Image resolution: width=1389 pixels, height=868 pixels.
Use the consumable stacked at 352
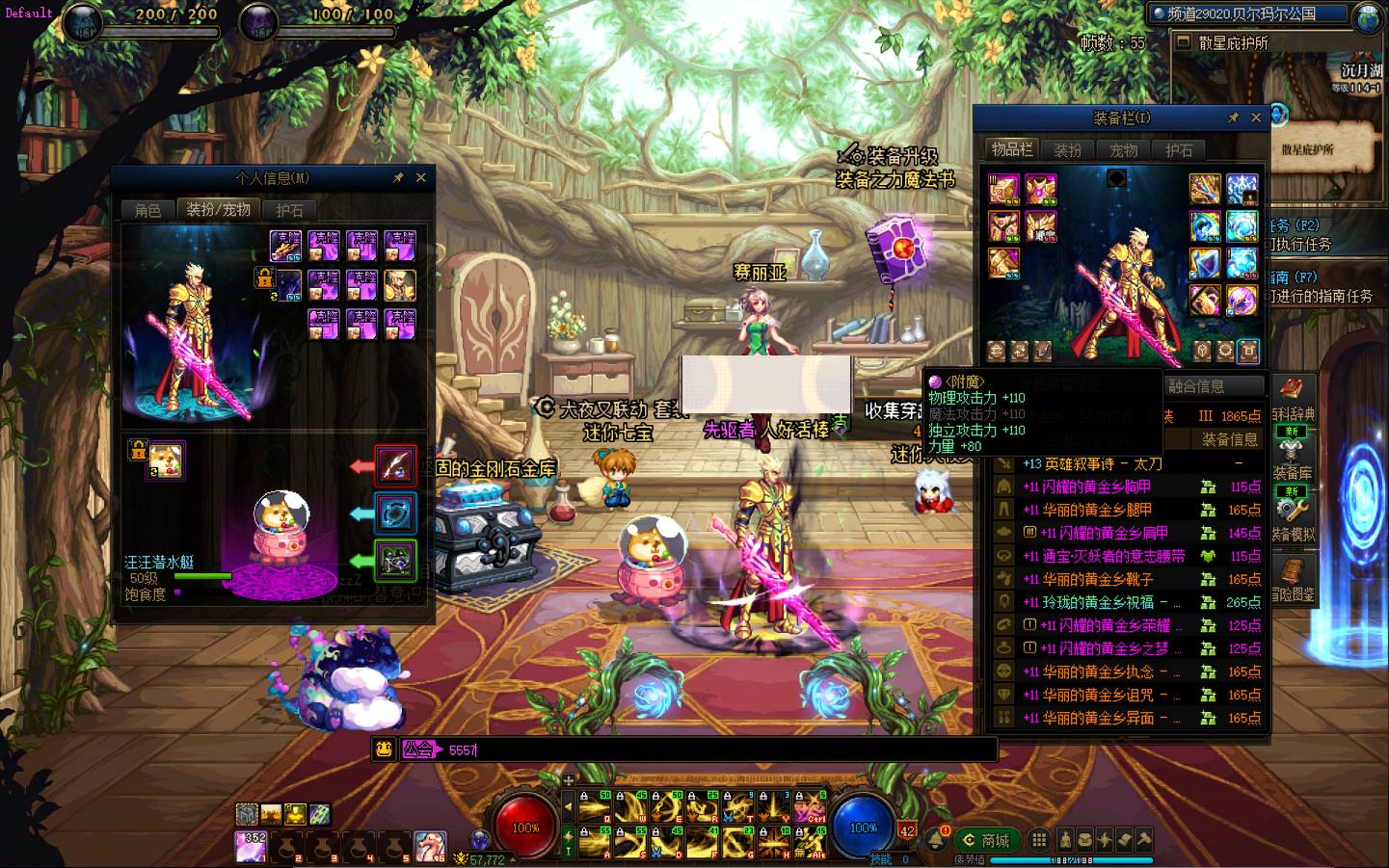coord(252,846)
